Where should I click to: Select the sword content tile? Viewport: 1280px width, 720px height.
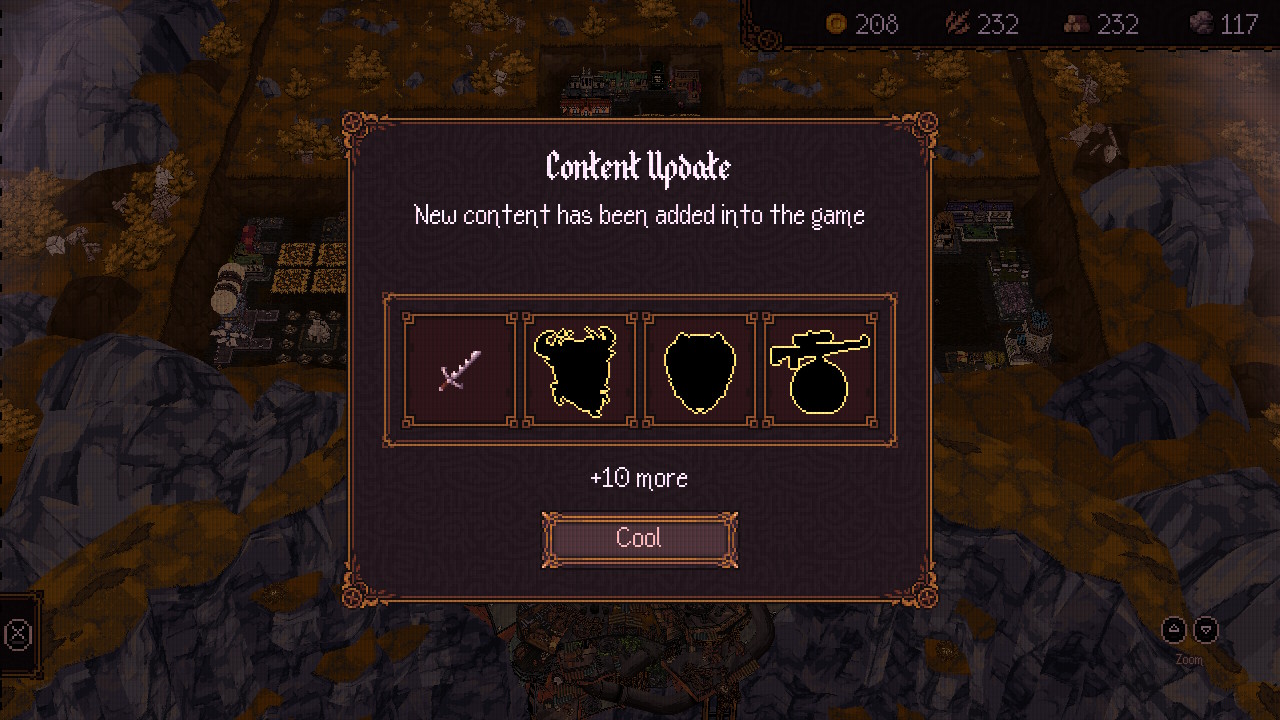pos(460,370)
